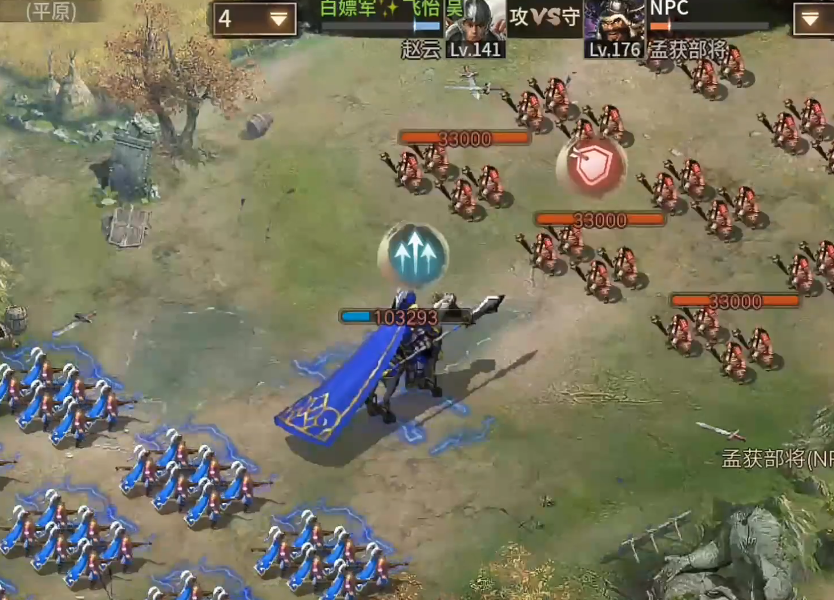Screen dimensions: 834x600
Task: Tap the red shield debuff icon
Action: (591, 165)
